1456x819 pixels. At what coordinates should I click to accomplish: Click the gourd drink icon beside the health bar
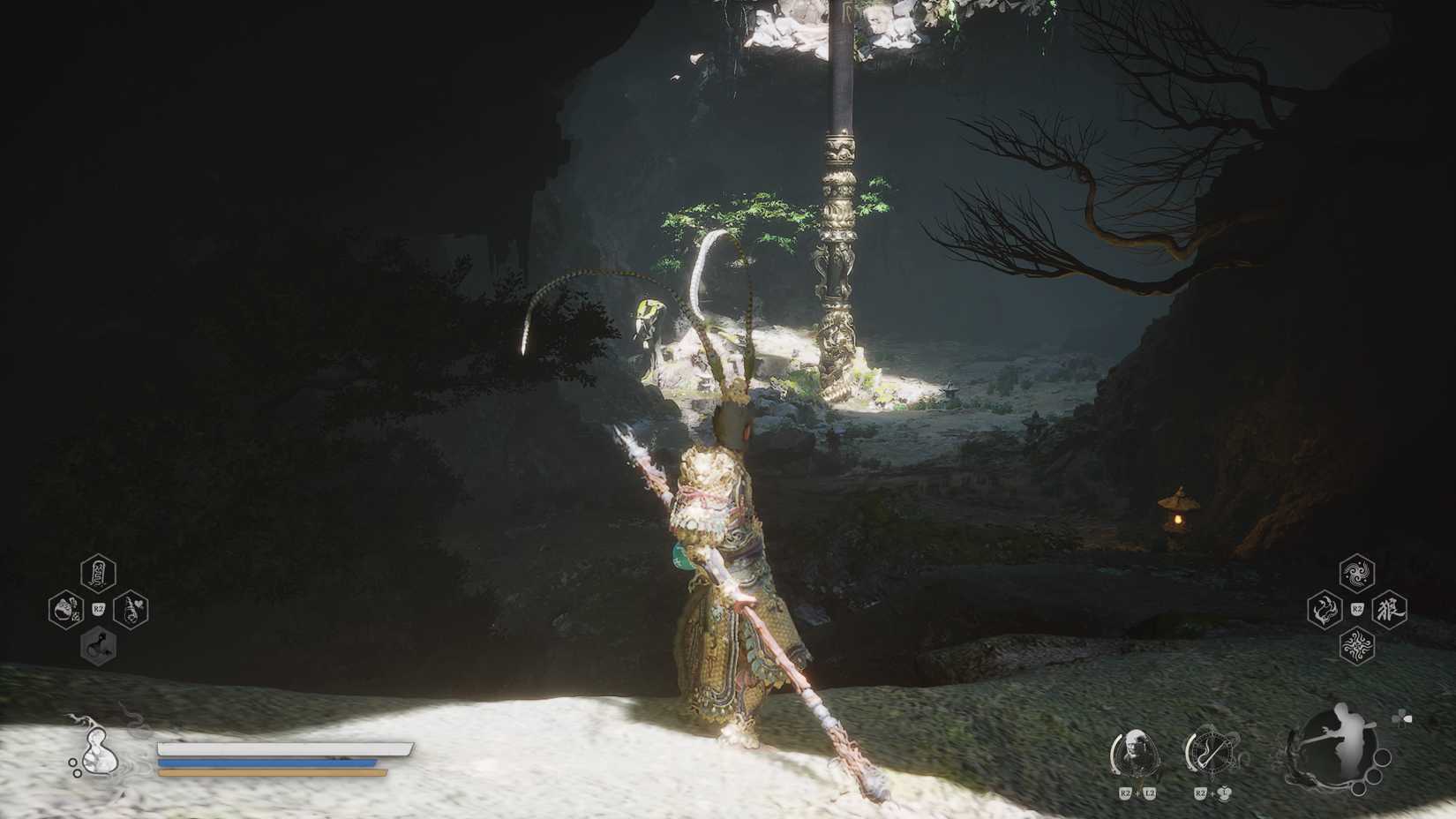coord(100,756)
